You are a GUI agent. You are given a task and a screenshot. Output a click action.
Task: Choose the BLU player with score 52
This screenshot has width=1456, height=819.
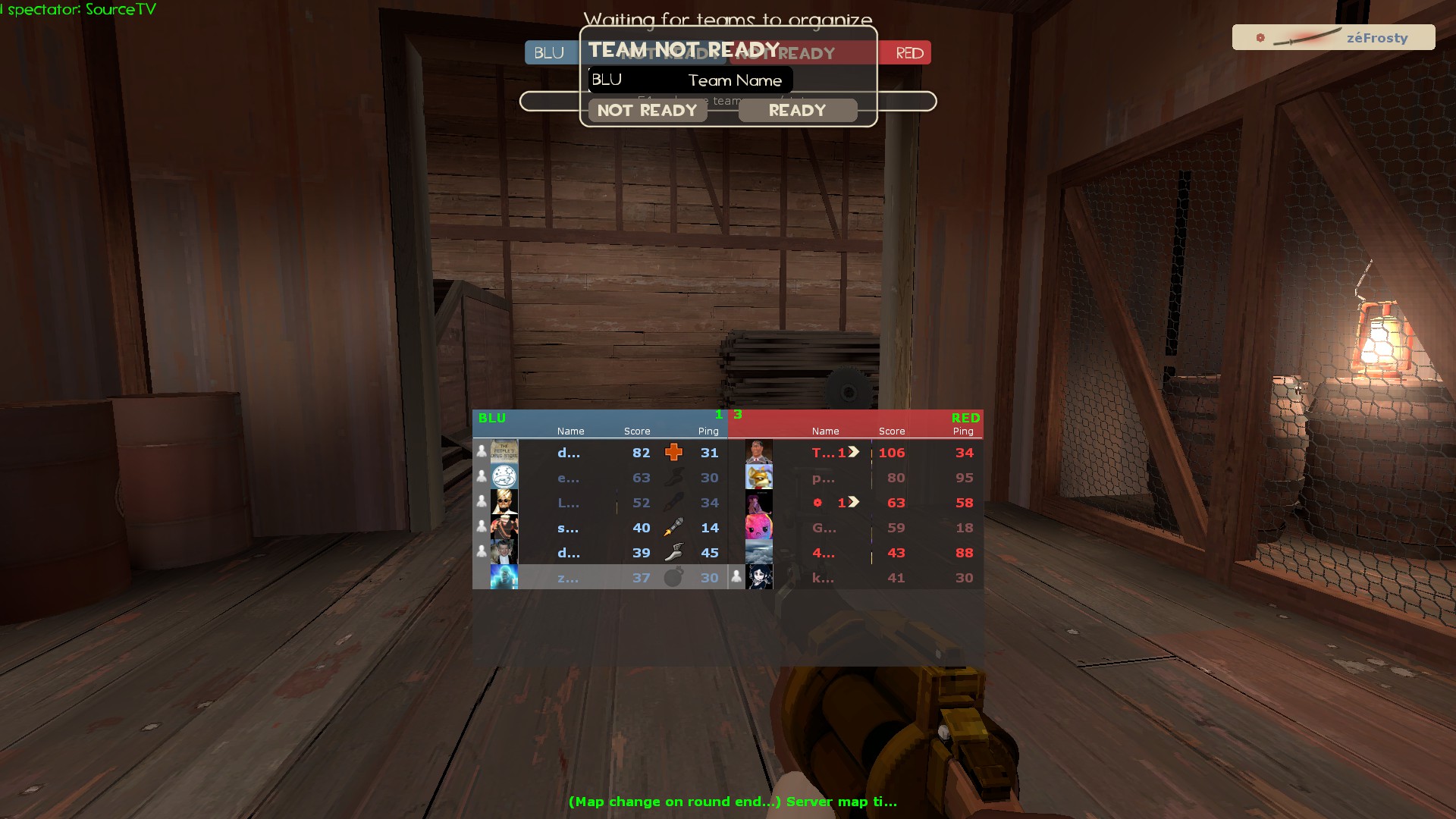pos(599,503)
